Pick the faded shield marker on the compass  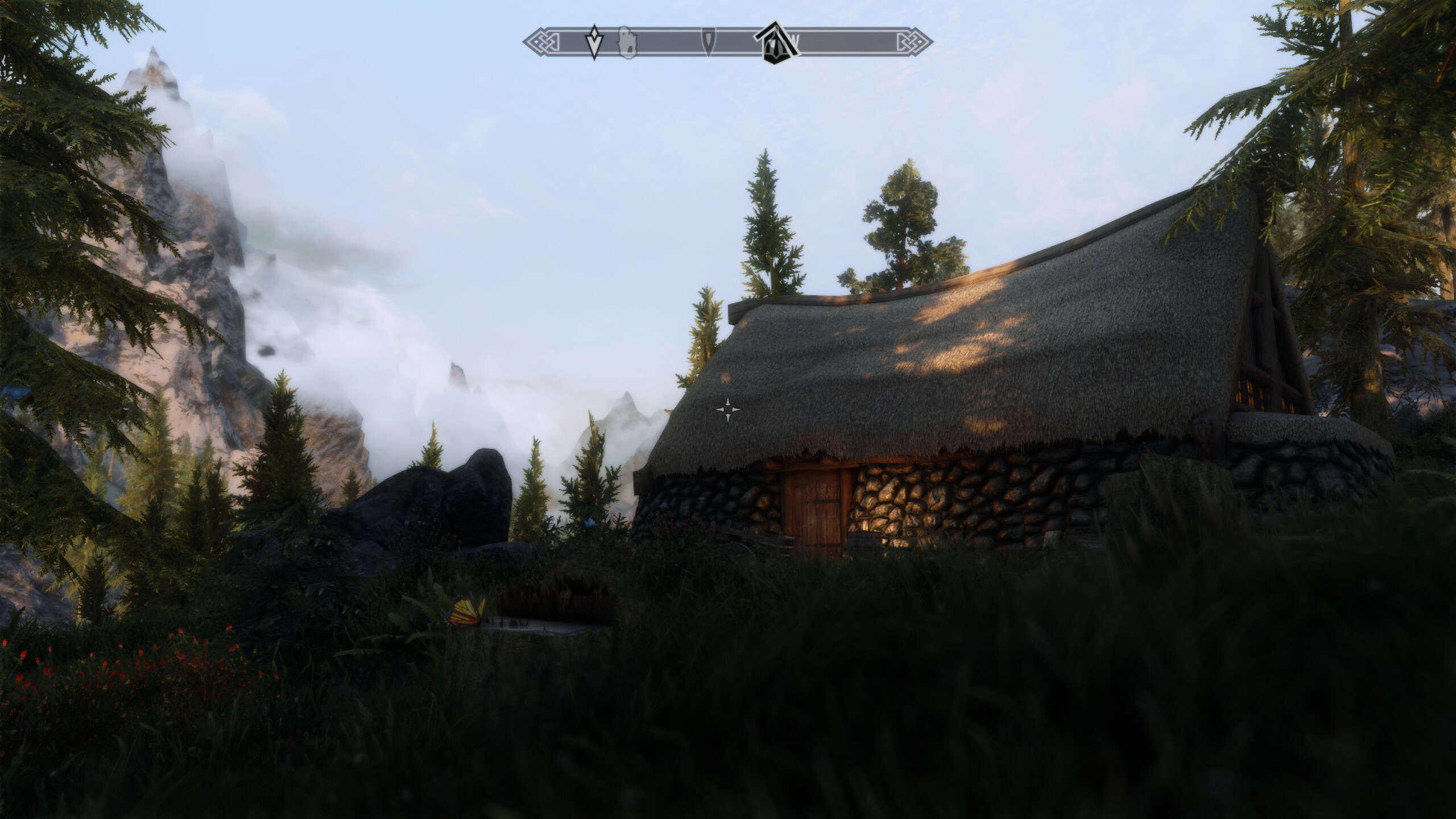pyautogui.click(x=709, y=42)
